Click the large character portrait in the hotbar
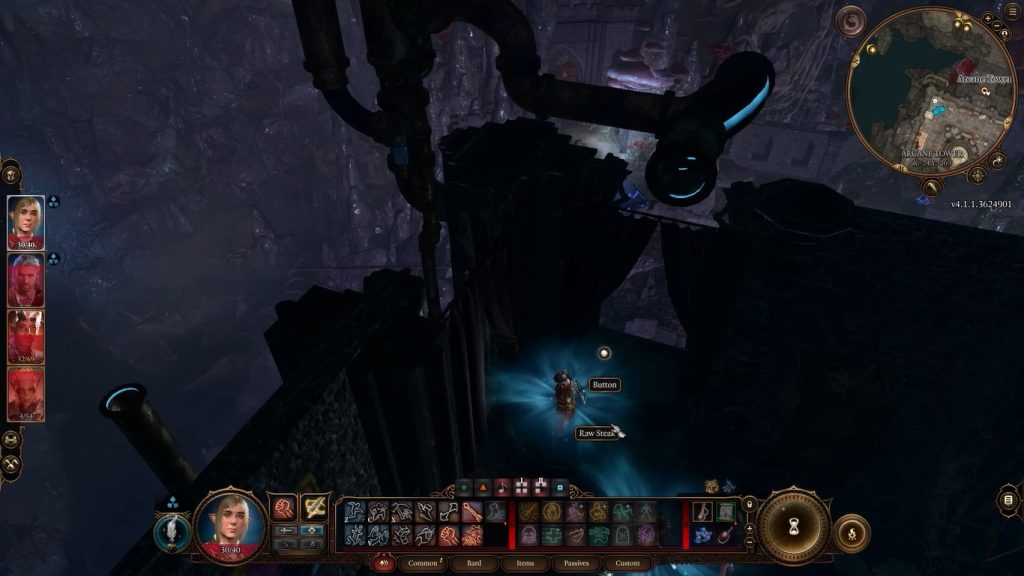The image size is (1024, 576). (x=230, y=524)
